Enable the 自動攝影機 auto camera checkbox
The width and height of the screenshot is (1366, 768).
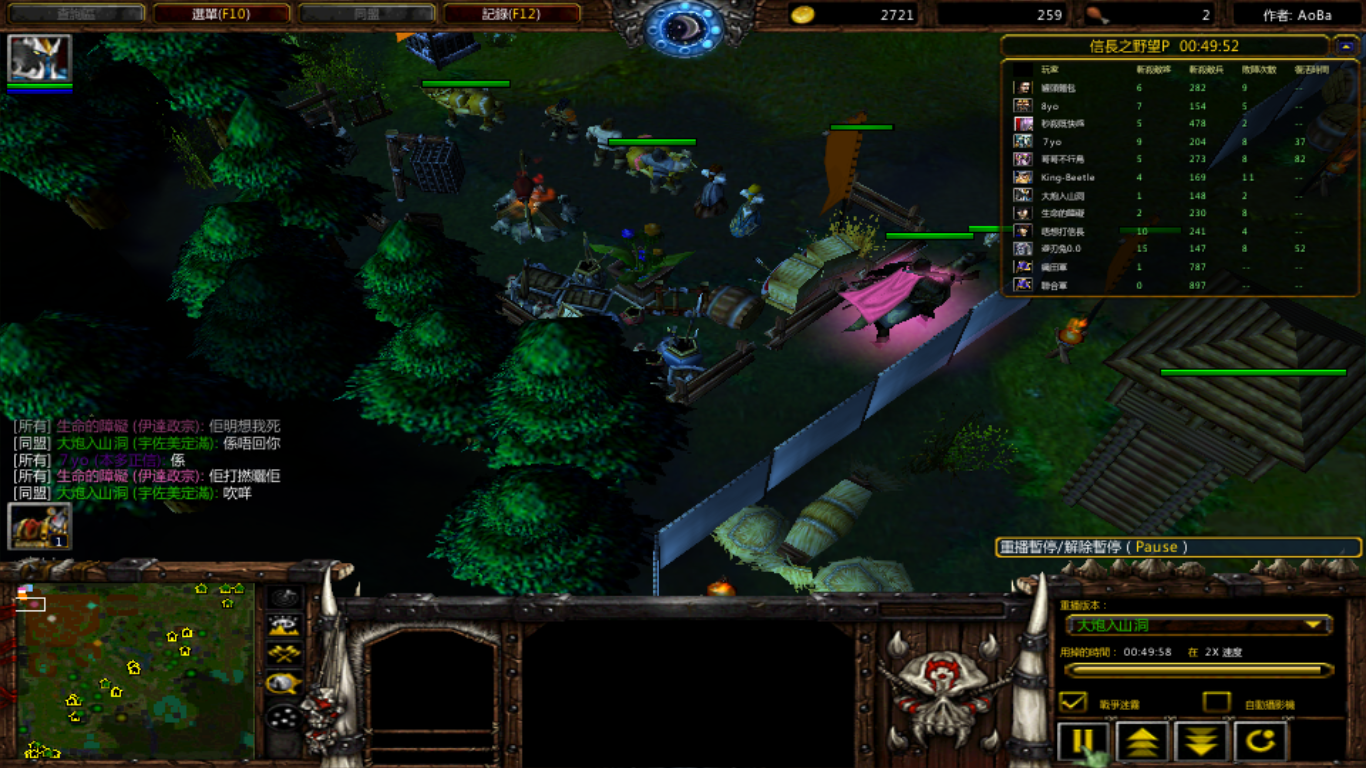[1216, 702]
